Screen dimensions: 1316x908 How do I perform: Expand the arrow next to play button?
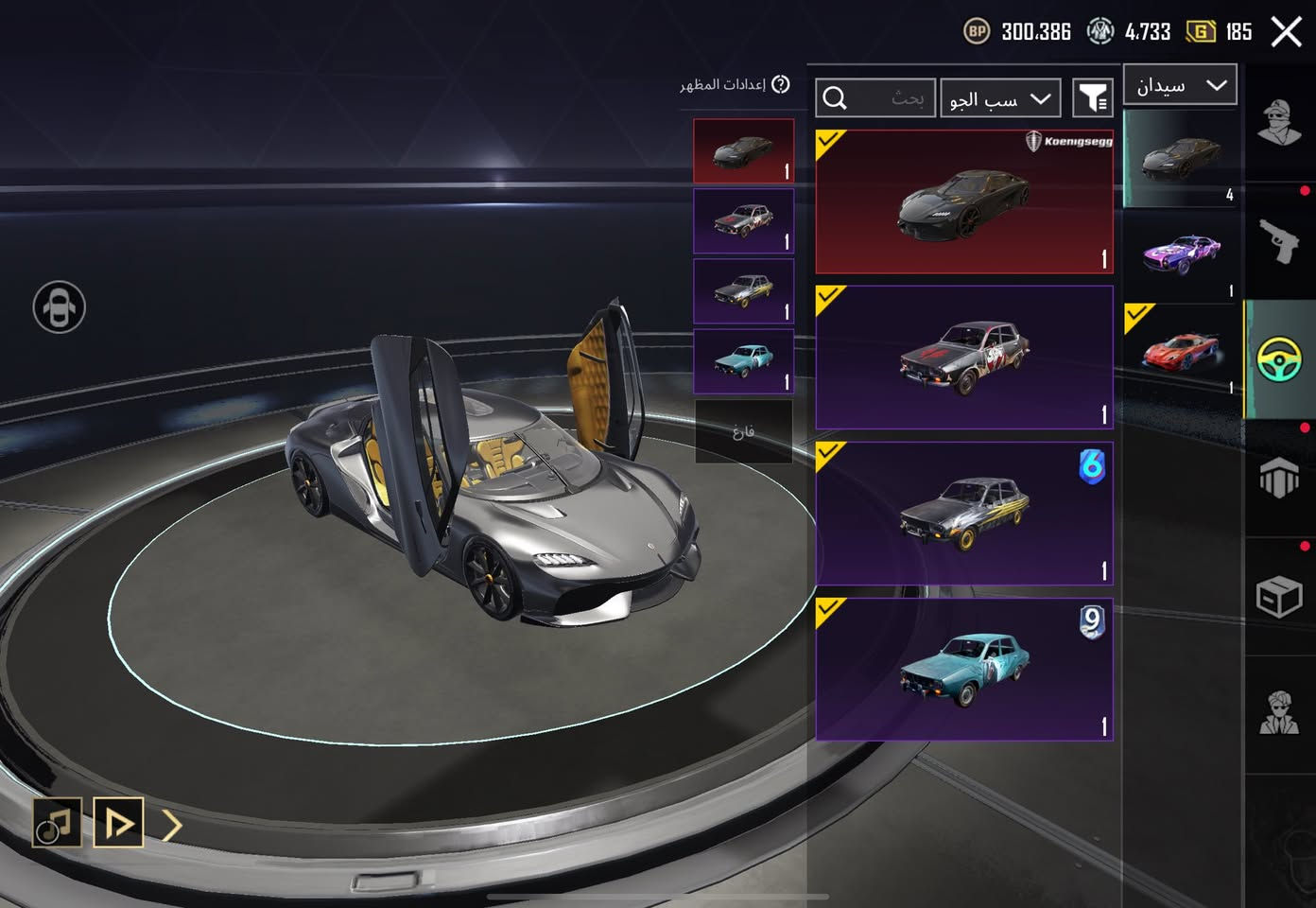pyautogui.click(x=172, y=825)
